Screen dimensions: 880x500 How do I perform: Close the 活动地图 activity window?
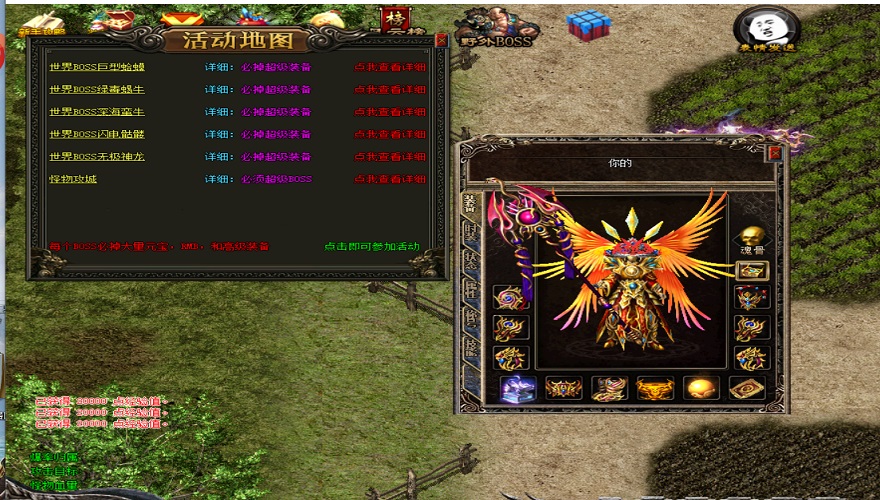pos(441,41)
